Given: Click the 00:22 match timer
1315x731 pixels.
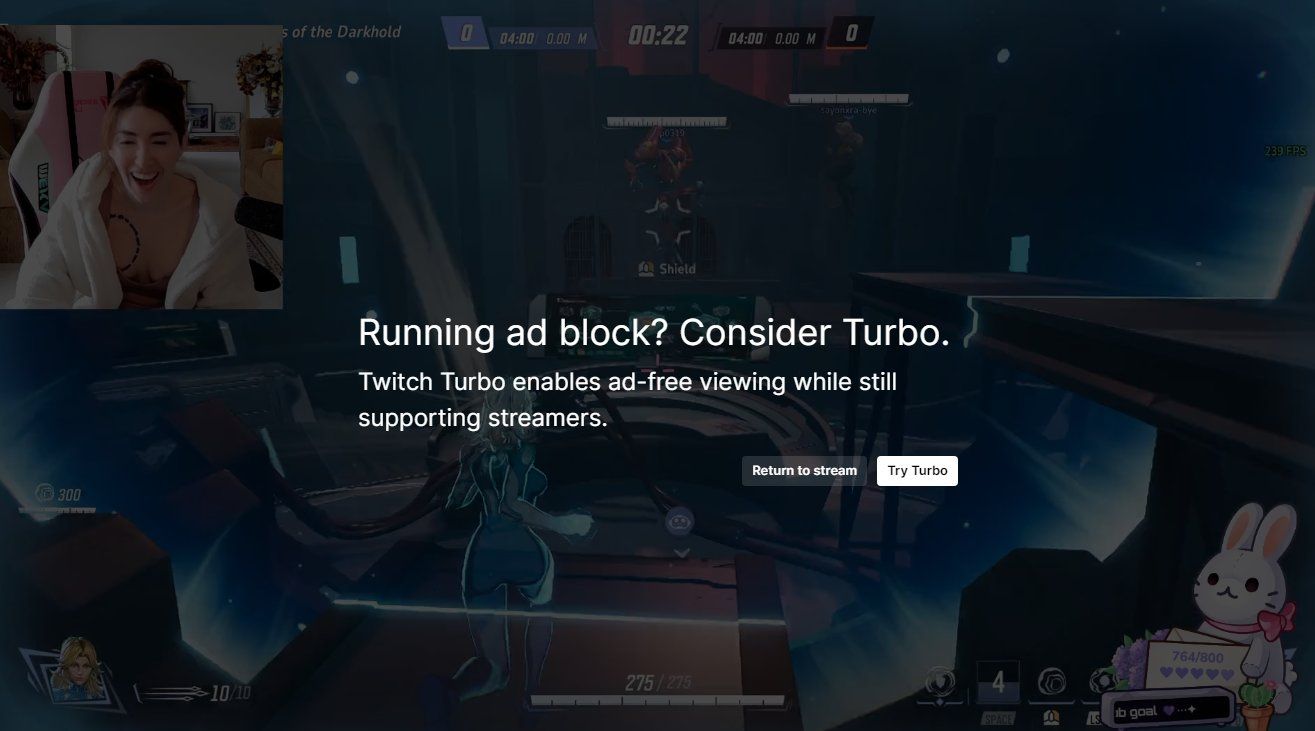Looking at the screenshot, I should tap(659, 35).
